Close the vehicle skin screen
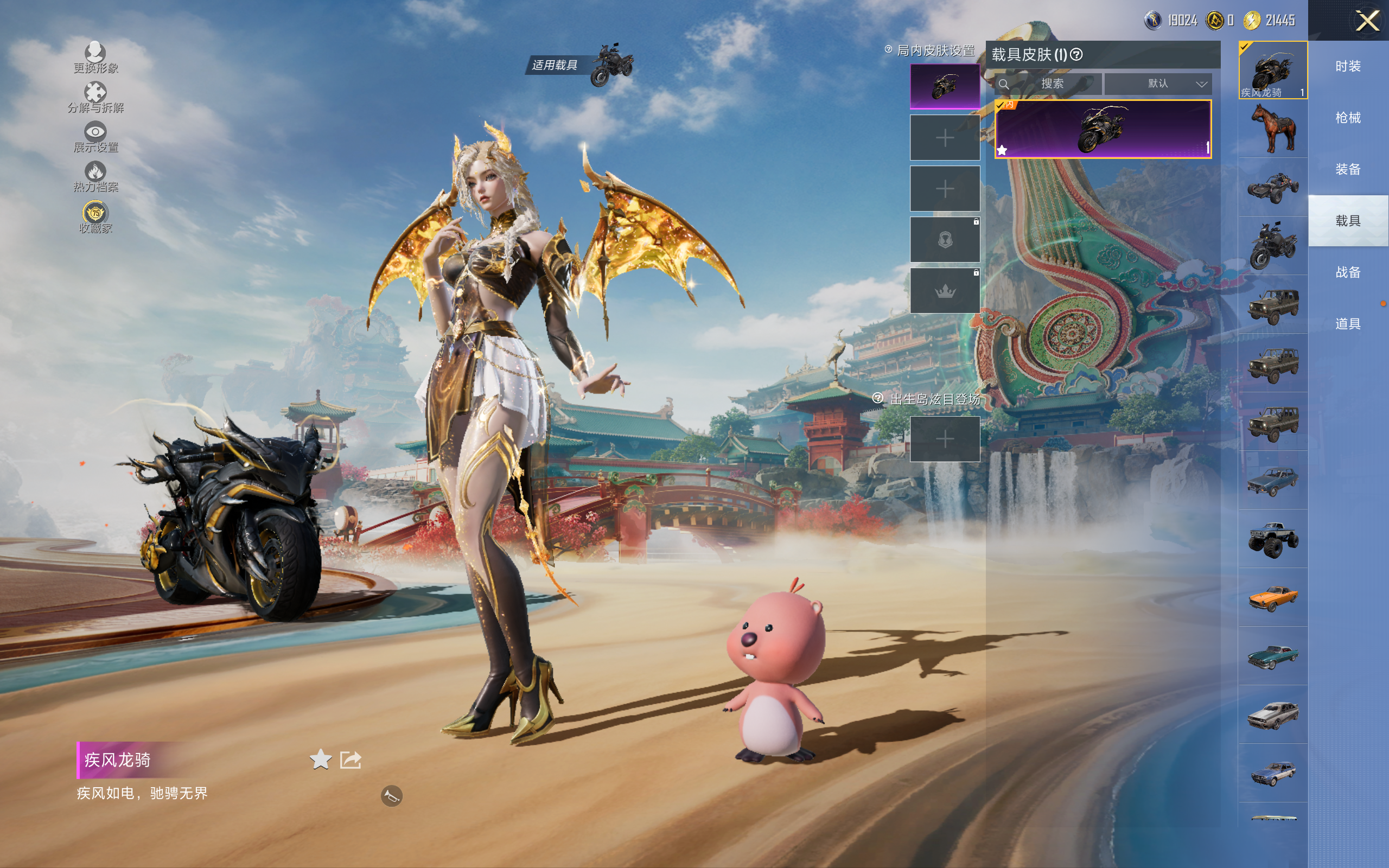Viewport: 1389px width, 868px height. point(1367,21)
